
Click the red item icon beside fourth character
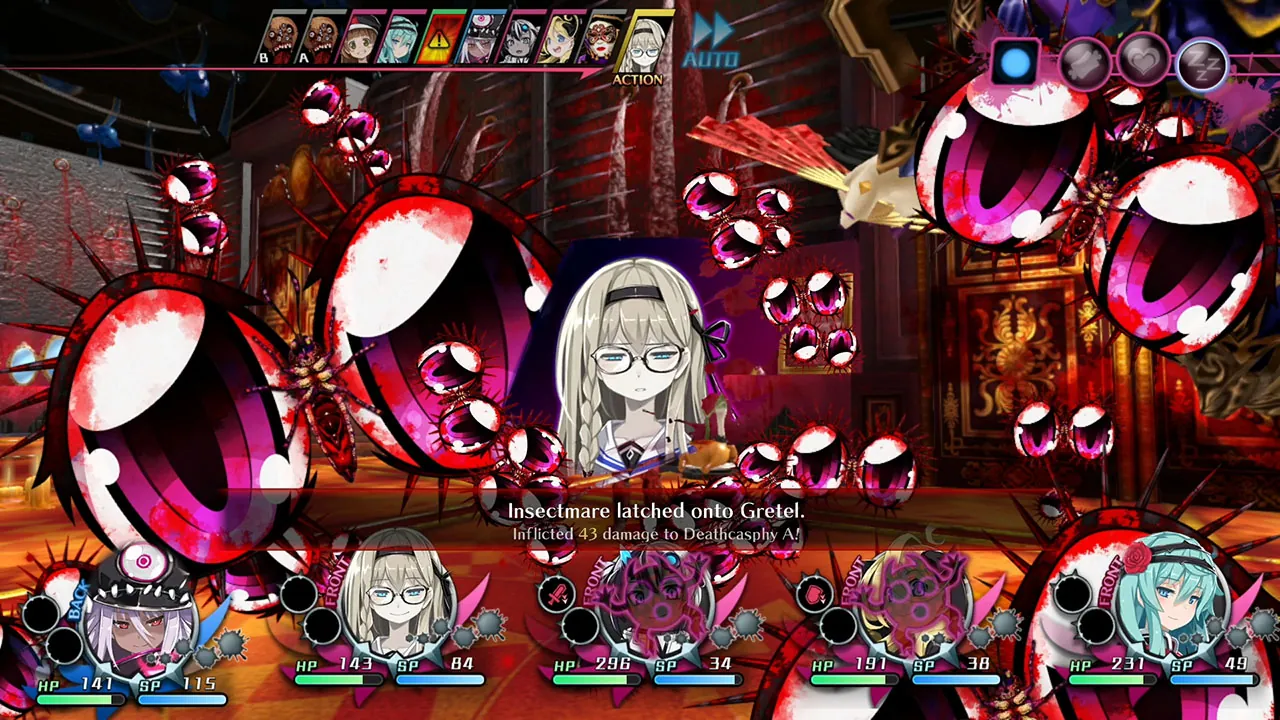tap(815, 592)
